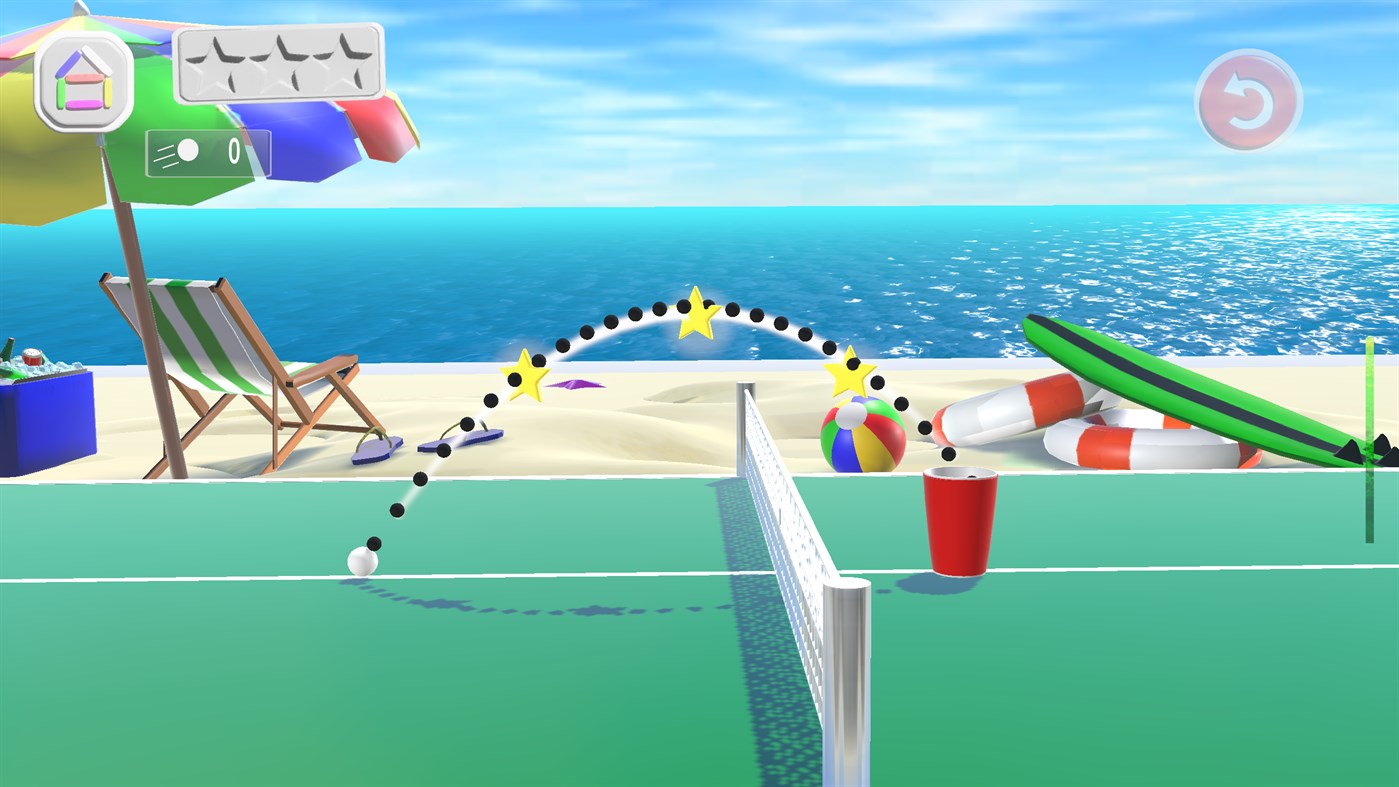The height and width of the screenshot is (787, 1399).
Task: Click the ball score counter display
Action: (x=208, y=152)
